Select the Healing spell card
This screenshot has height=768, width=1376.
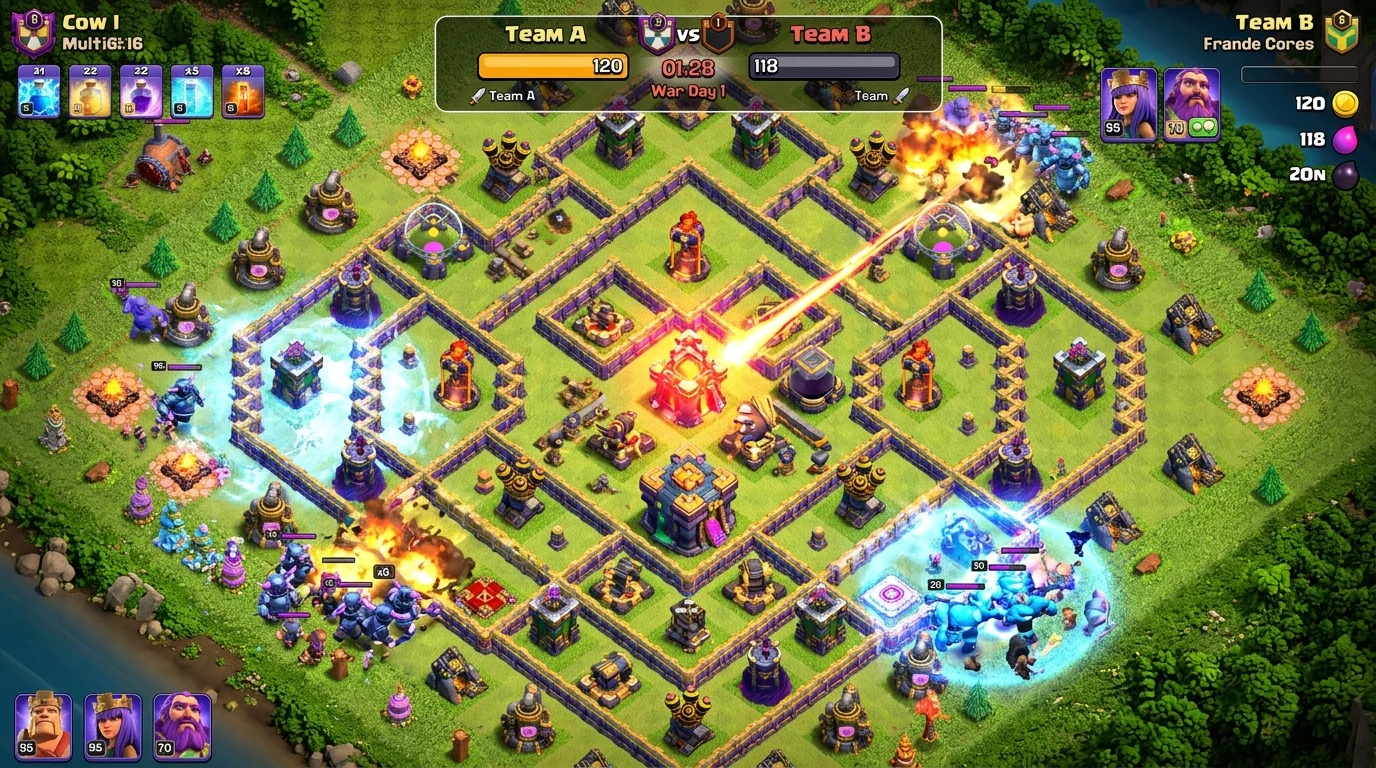tap(89, 88)
